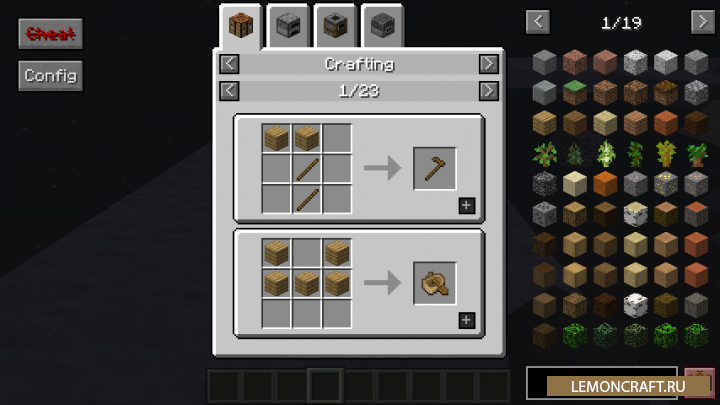This screenshot has height=405, width=720.
Task: Go to previous item list page
Action: [x=538, y=20]
